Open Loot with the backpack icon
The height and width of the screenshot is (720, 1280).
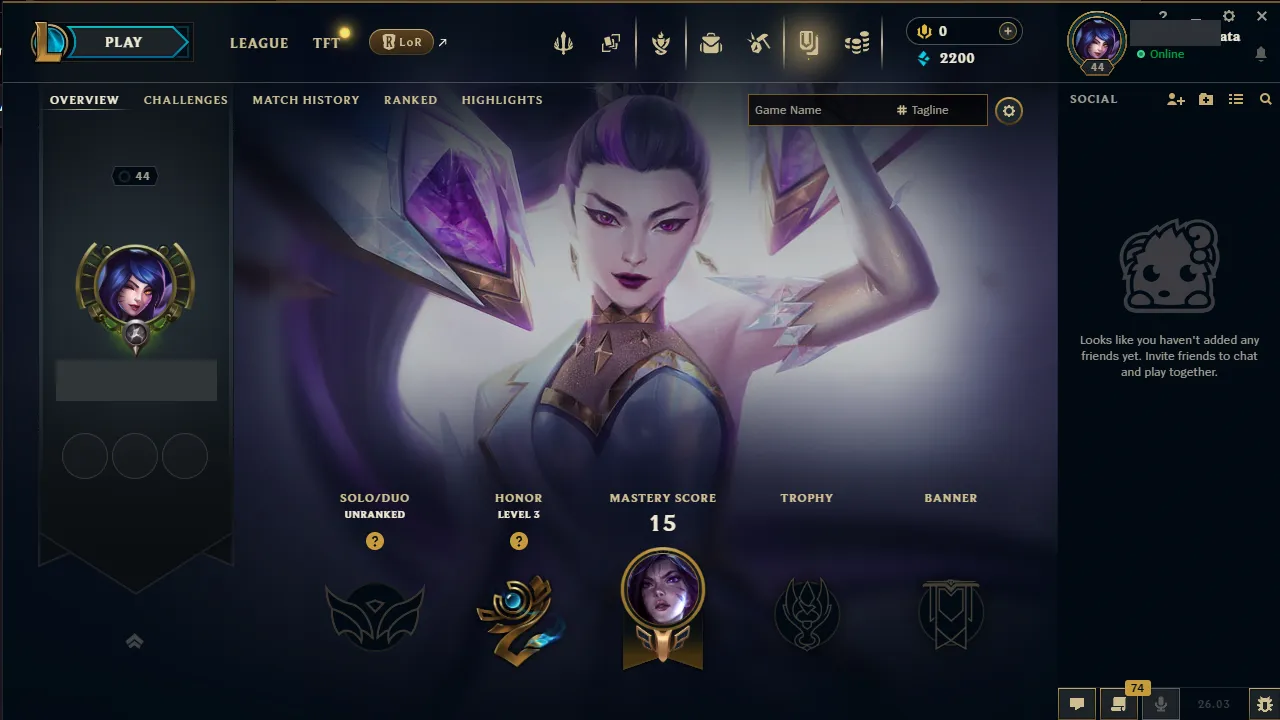[711, 43]
